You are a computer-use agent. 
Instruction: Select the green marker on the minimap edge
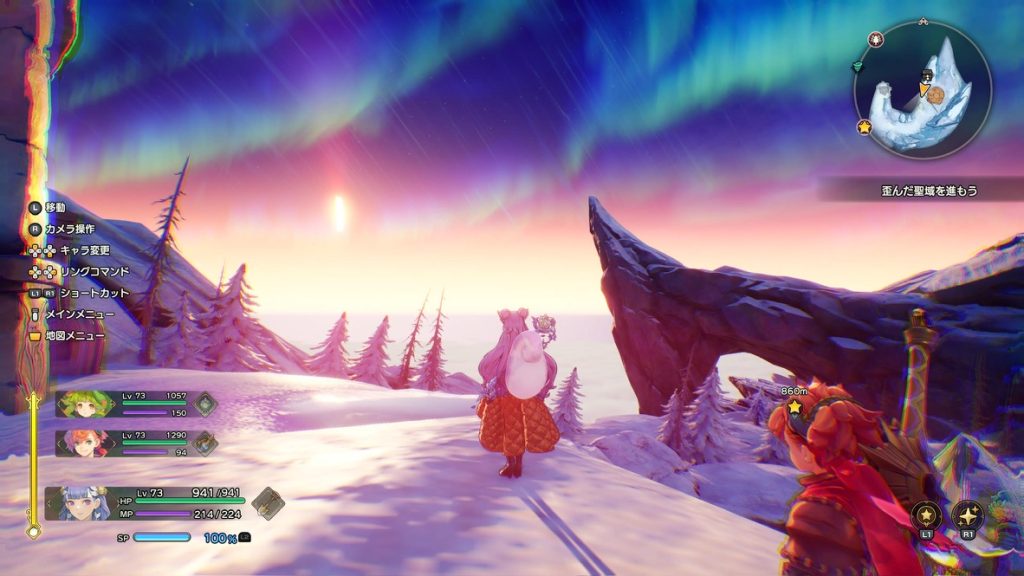(858, 67)
